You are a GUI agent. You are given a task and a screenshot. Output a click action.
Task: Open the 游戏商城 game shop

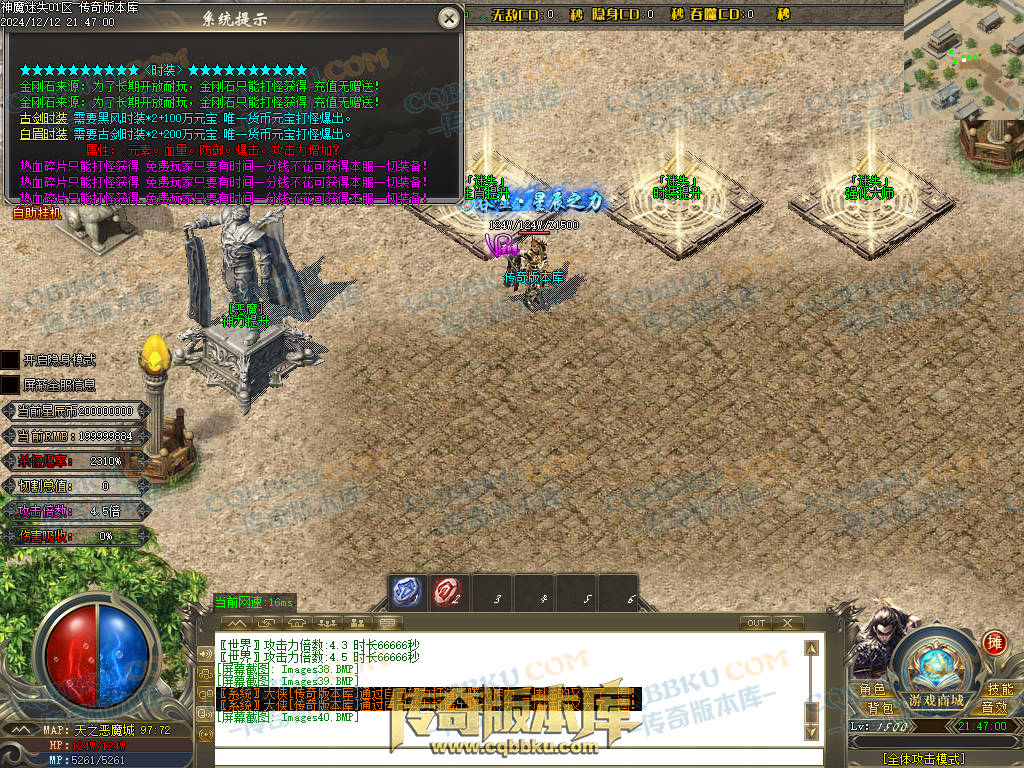click(x=937, y=699)
